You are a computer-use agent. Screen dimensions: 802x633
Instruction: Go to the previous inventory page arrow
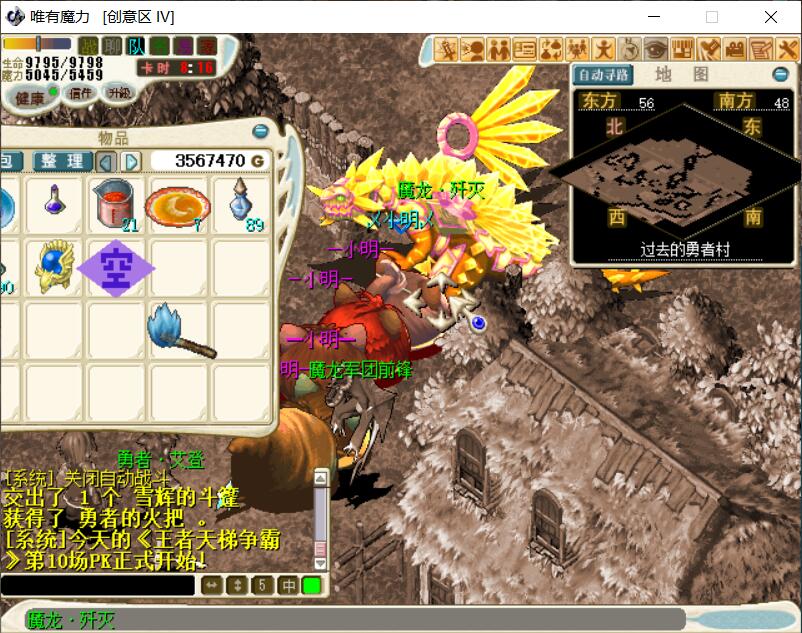[107, 161]
